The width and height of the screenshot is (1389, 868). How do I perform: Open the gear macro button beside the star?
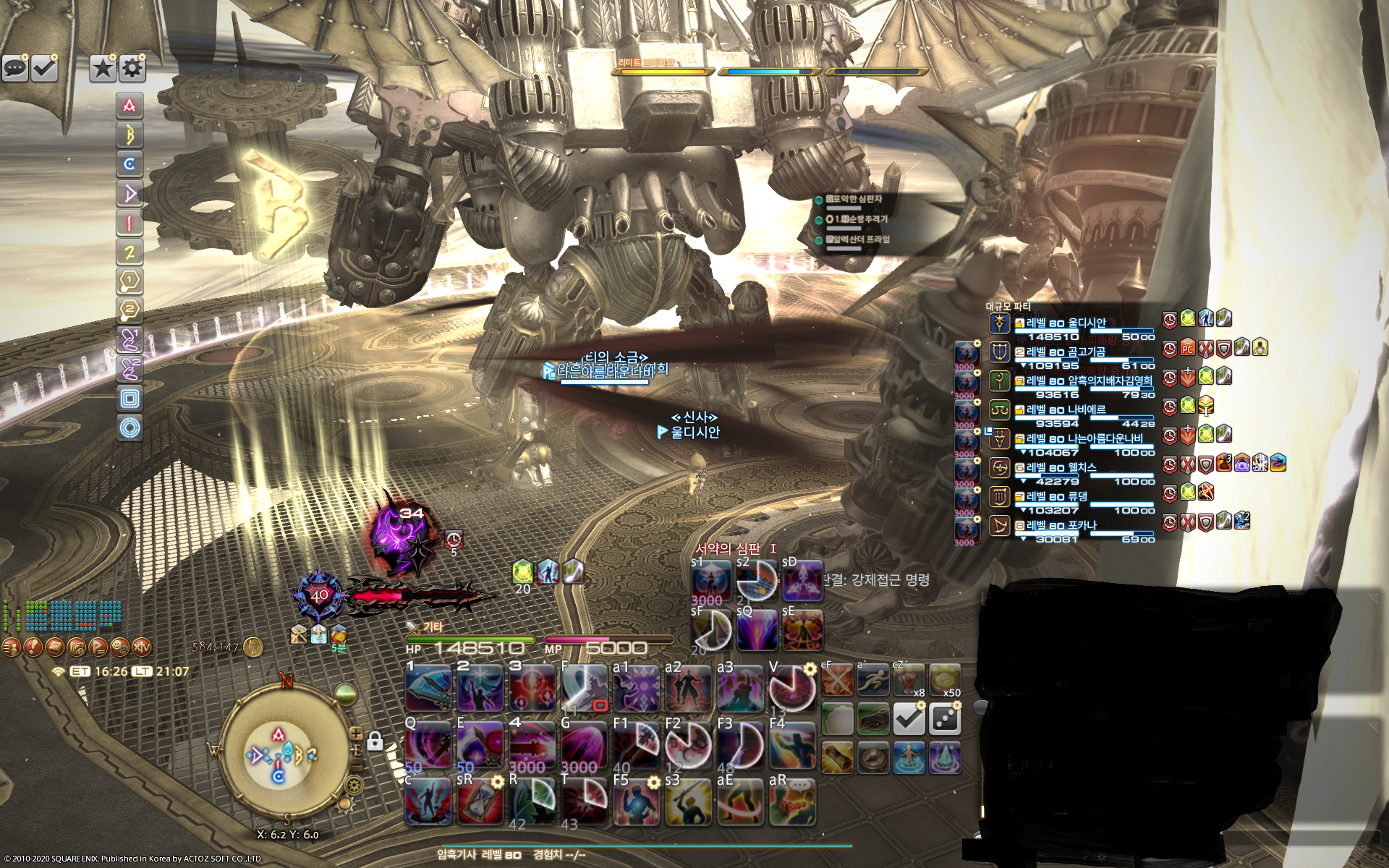[132, 68]
